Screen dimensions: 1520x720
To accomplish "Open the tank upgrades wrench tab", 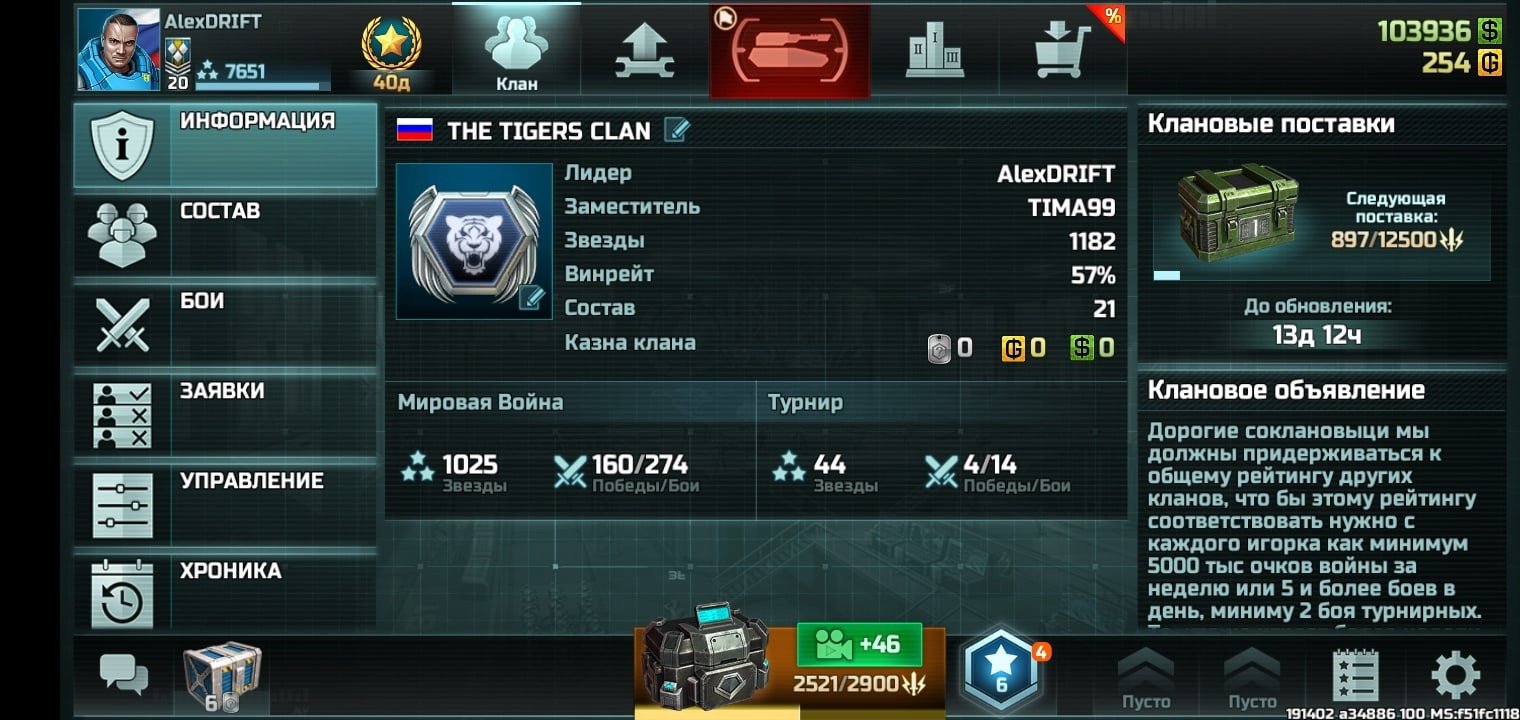I will click(644, 50).
